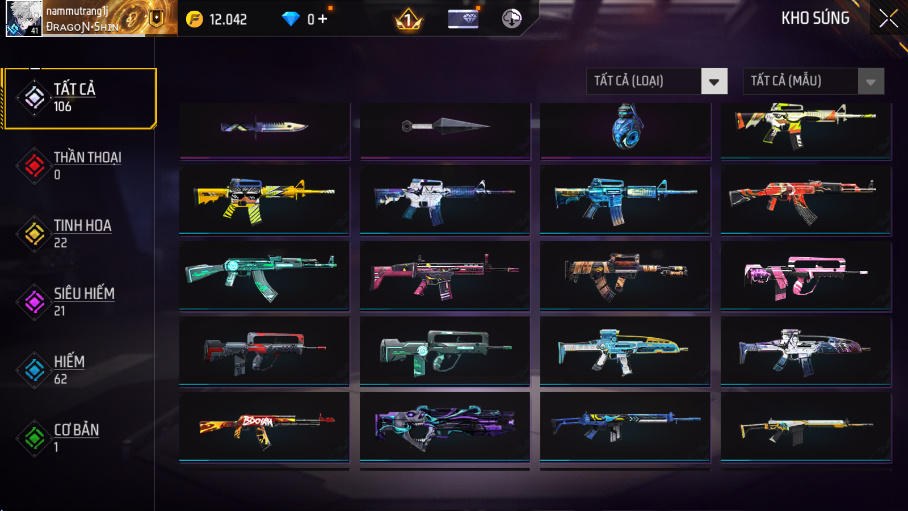Screen dimensions: 908x511
Task: Pick the blue grenade skin
Action: [625, 129]
